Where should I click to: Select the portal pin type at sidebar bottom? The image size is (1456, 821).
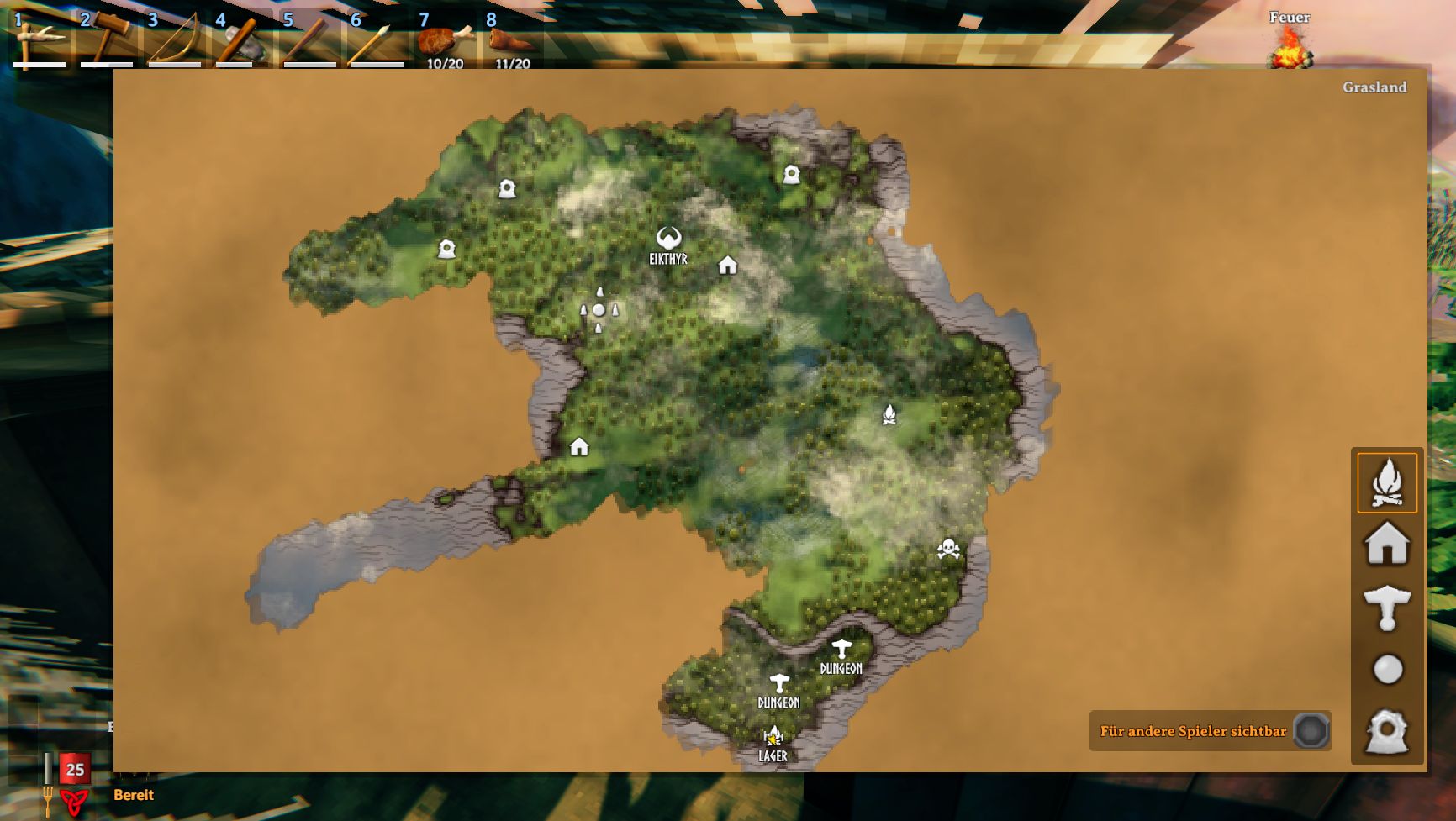pyautogui.click(x=1389, y=728)
